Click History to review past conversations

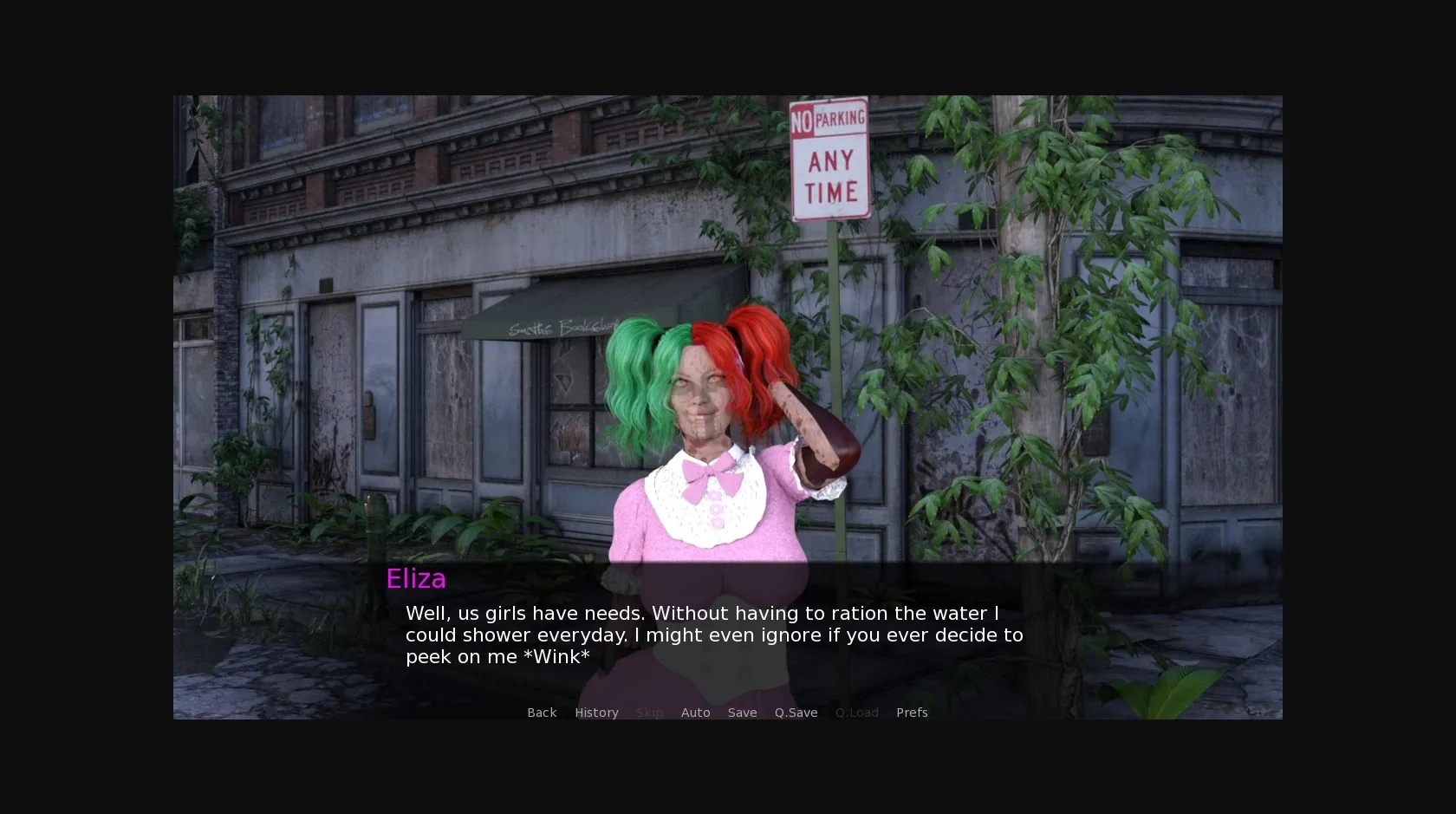tap(596, 712)
